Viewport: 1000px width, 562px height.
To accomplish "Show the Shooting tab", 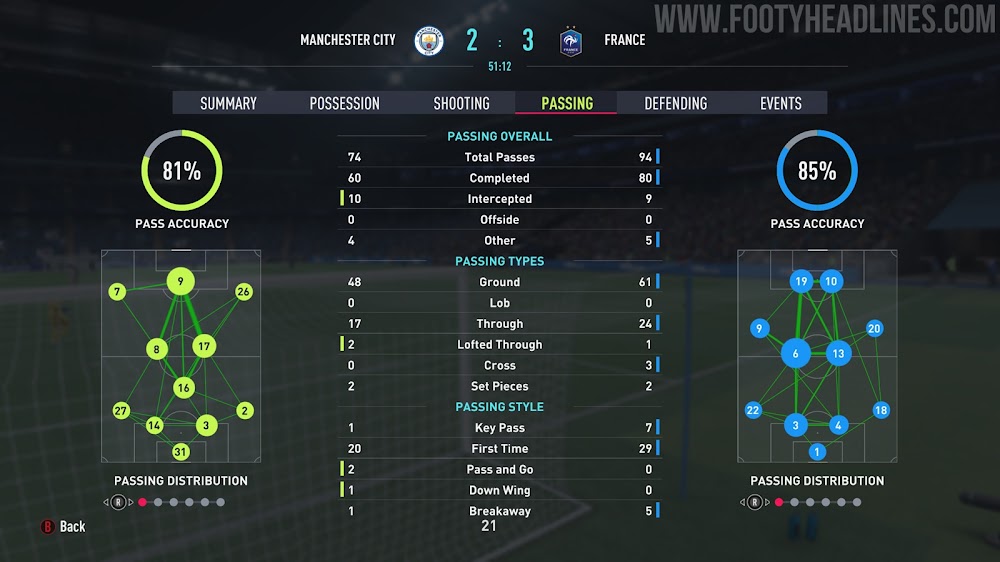I will (461, 103).
